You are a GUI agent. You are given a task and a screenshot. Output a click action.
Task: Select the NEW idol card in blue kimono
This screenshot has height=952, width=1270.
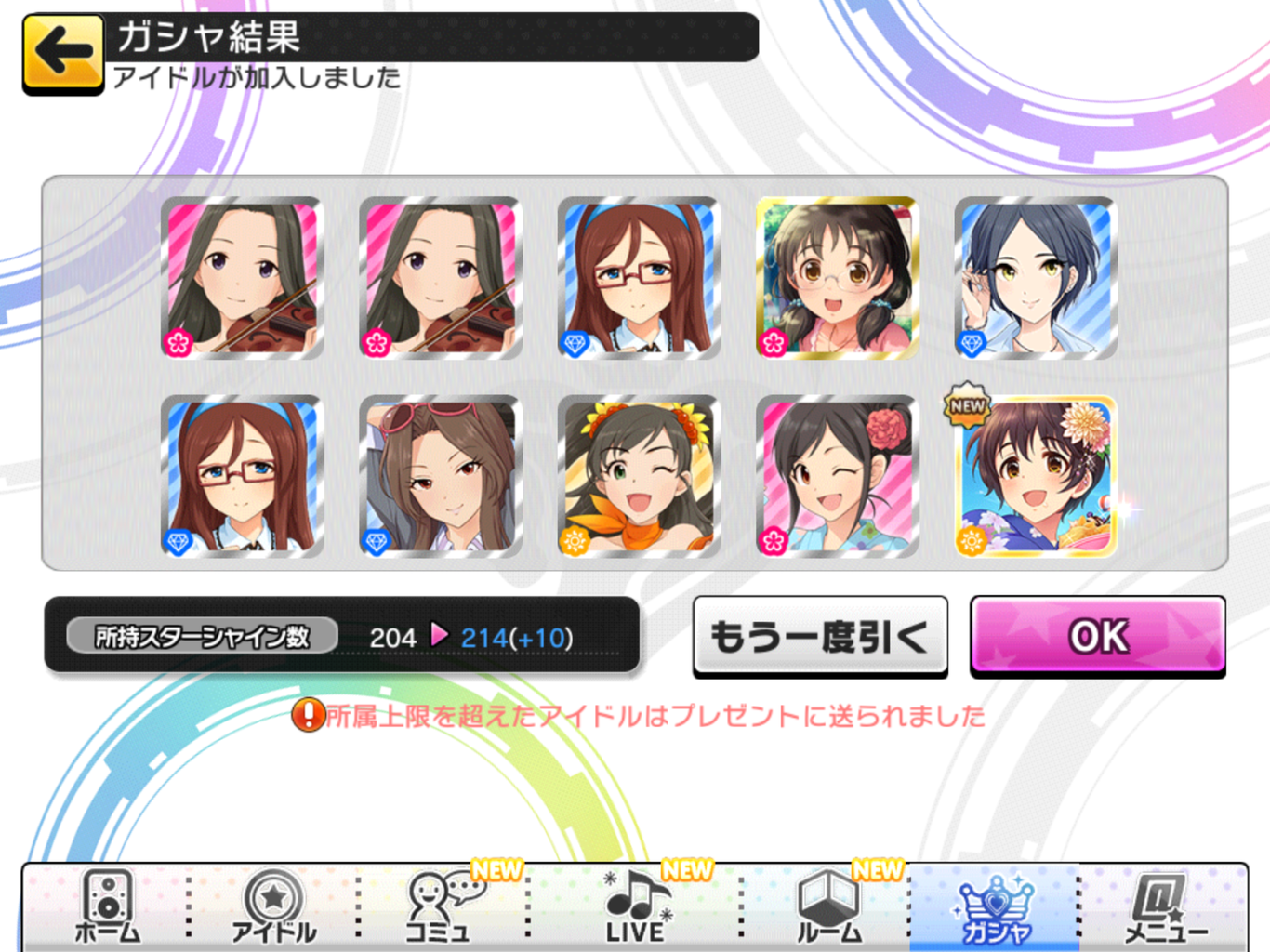pos(1036,476)
